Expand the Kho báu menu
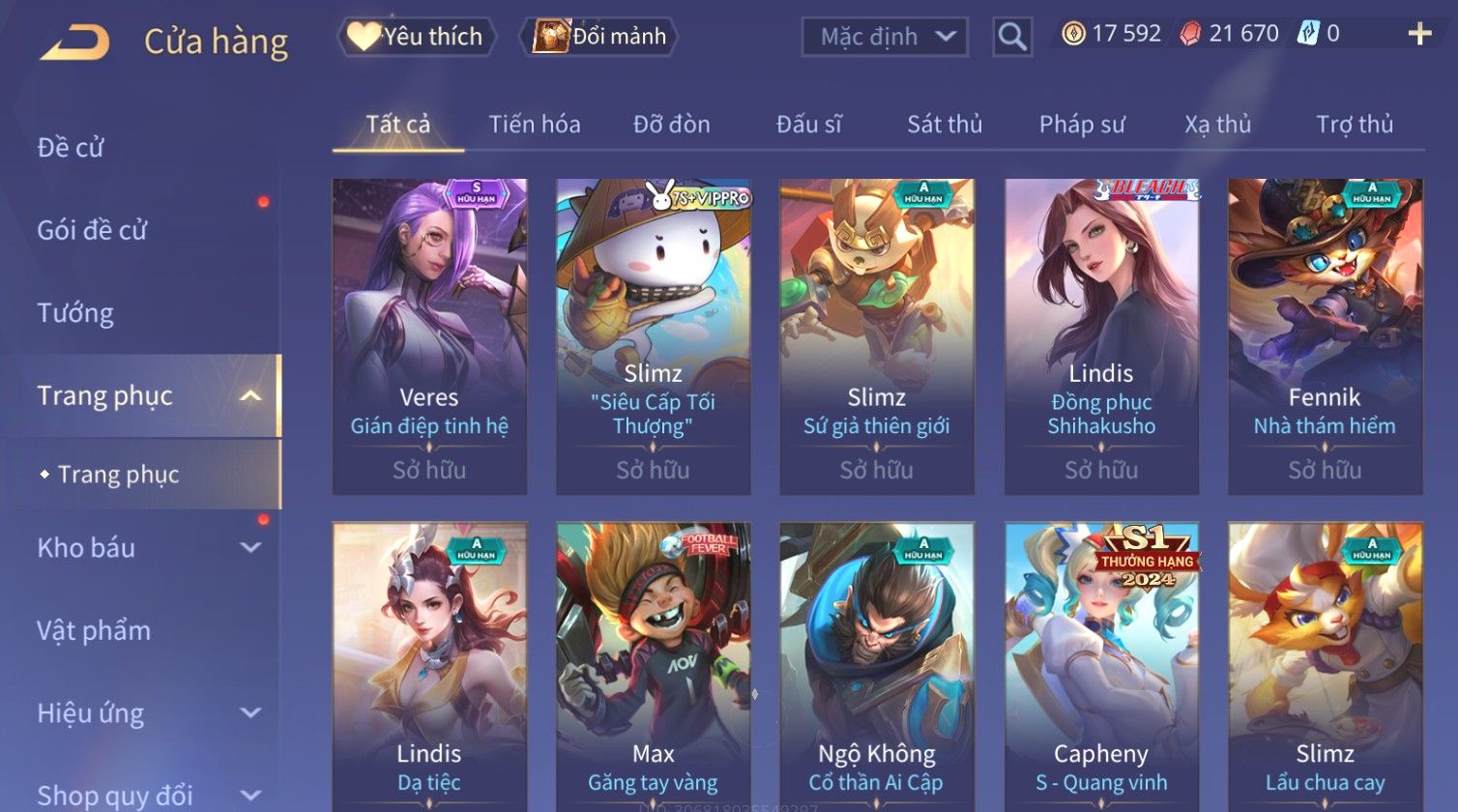1458x812 pixels. tap(145, 548)
